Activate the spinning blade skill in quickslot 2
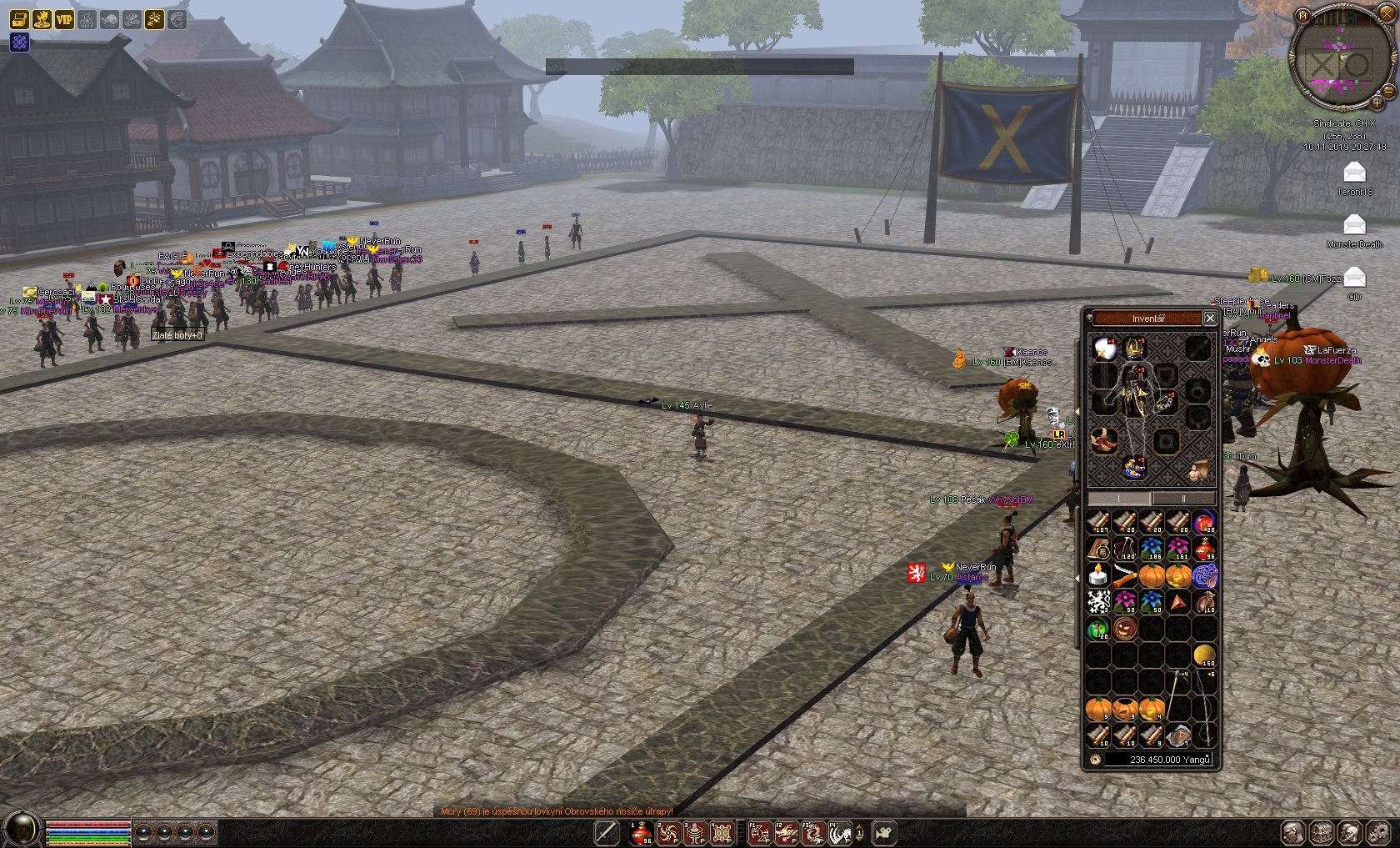The width and height of the screenshot is (1400, 848). (667, 832)
